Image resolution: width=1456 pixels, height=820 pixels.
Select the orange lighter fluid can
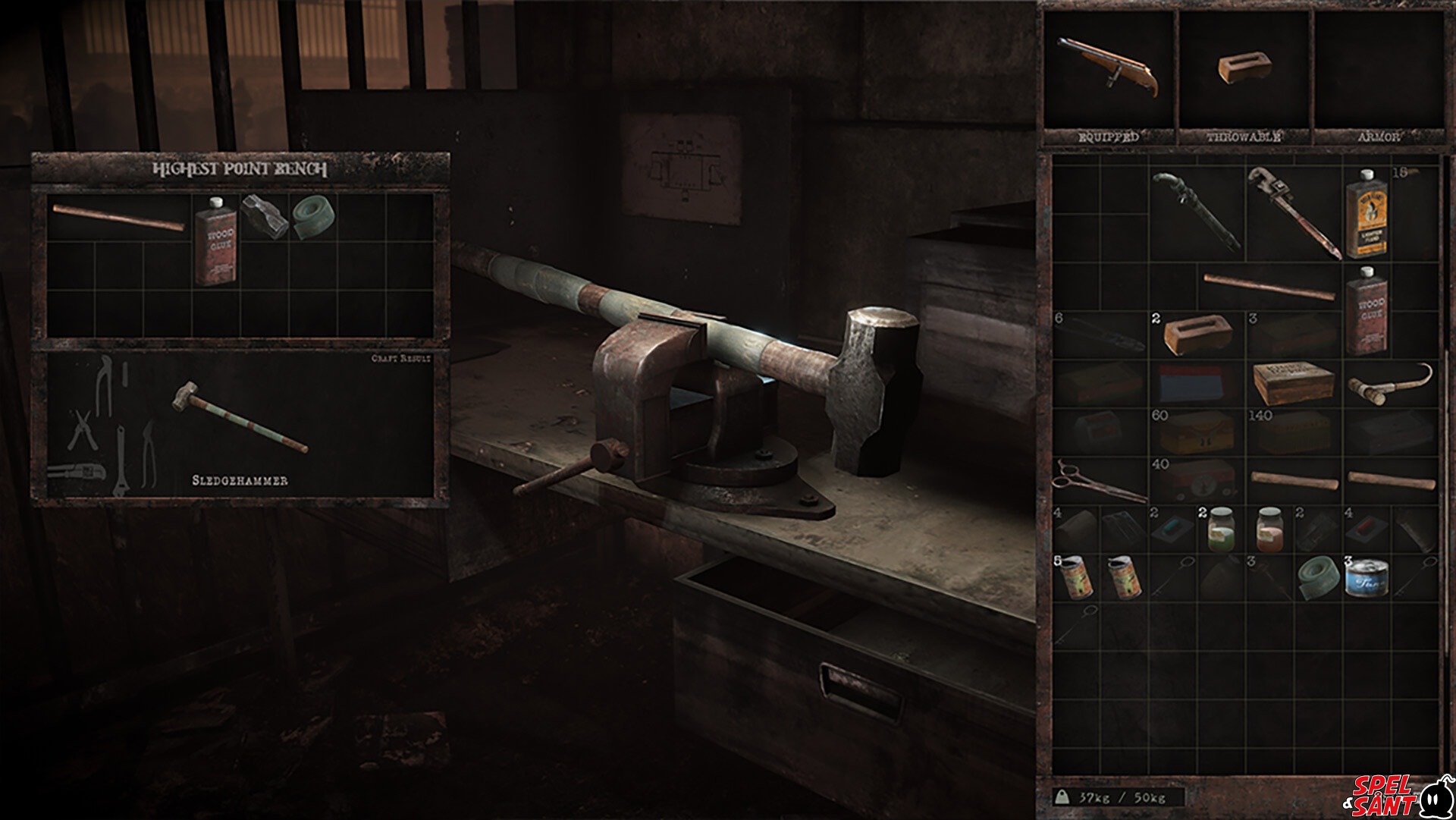pyautogui.click(x=1367, y=213)
